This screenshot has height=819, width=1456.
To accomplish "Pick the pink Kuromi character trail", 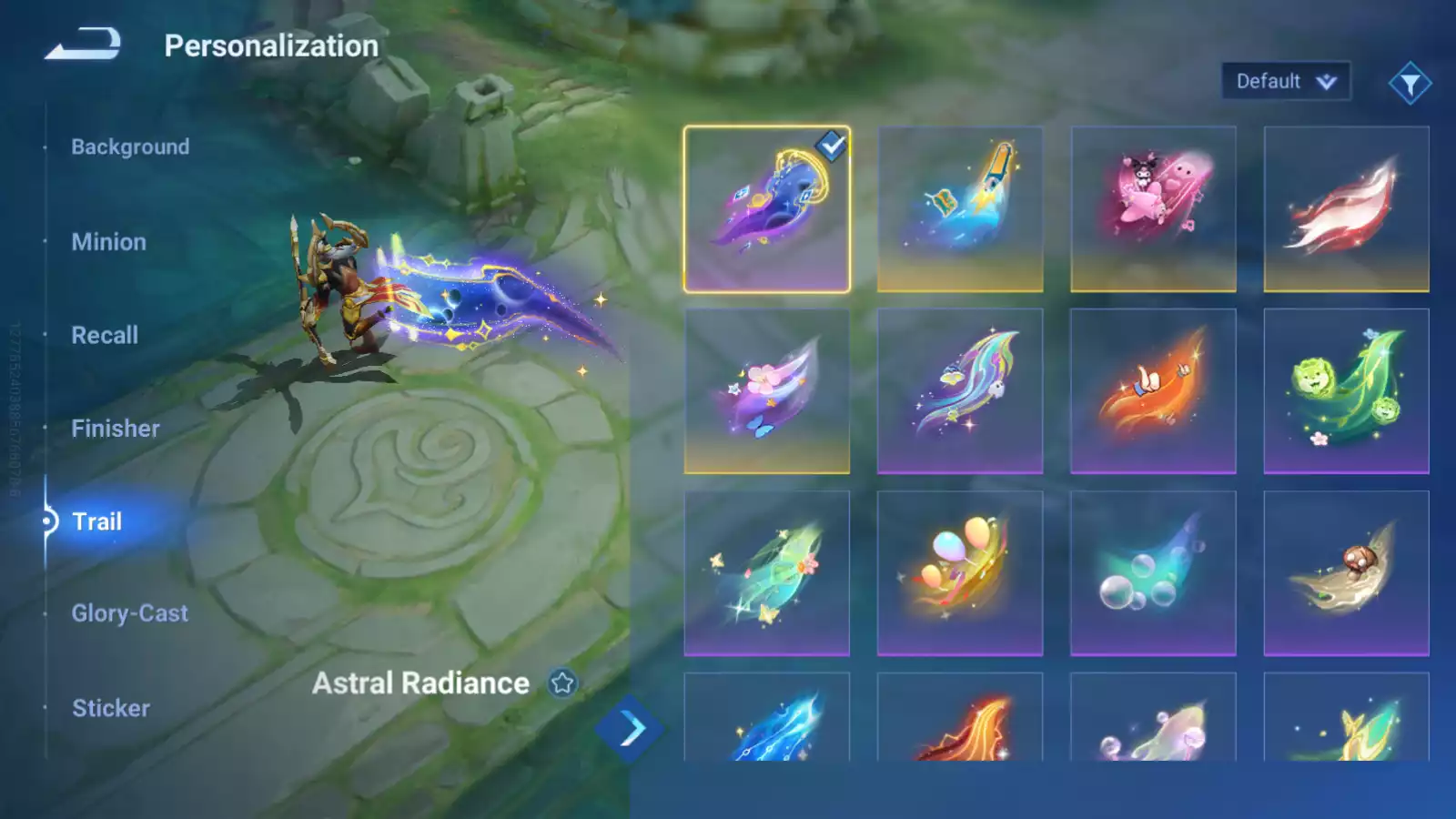I will click(x=1153, y=209).
